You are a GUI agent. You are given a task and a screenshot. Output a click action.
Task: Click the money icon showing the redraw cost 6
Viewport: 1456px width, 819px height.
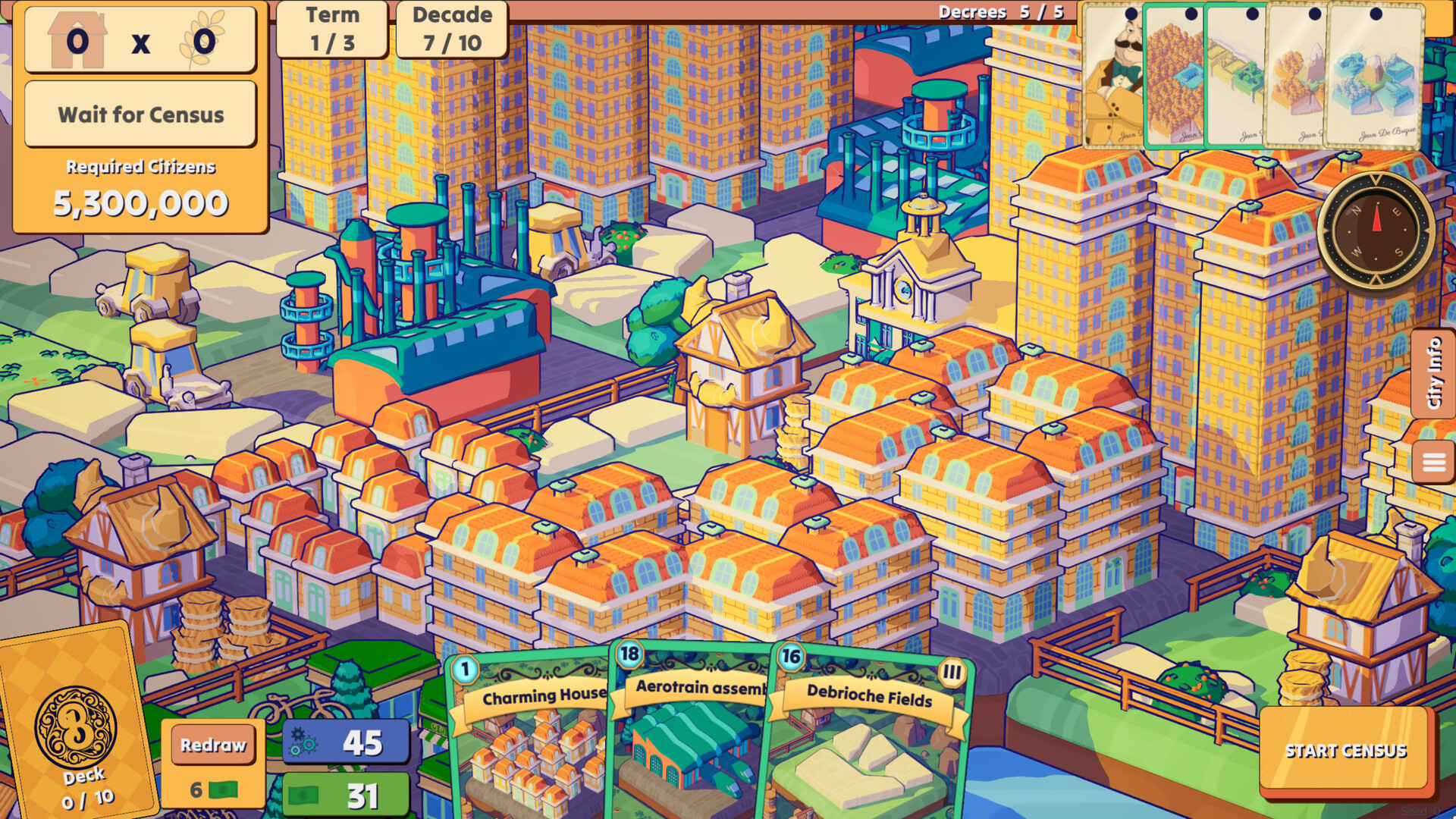(222, 789)
